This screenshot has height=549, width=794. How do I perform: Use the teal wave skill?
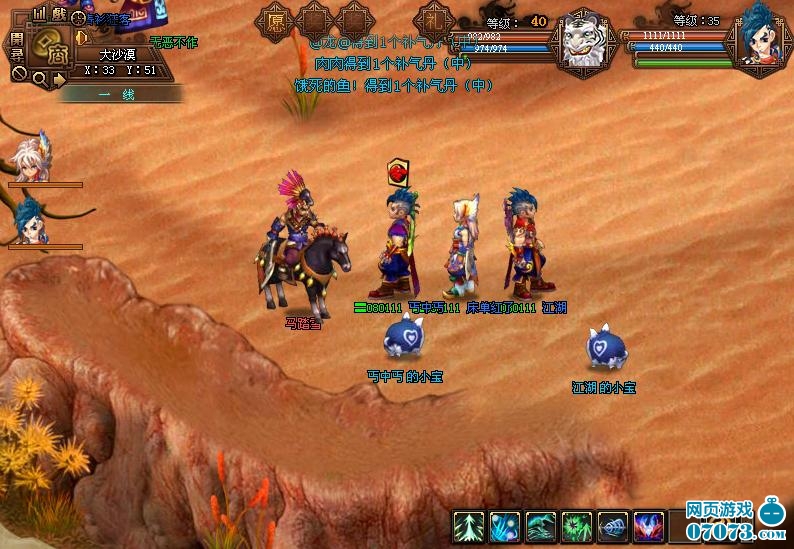541,527
